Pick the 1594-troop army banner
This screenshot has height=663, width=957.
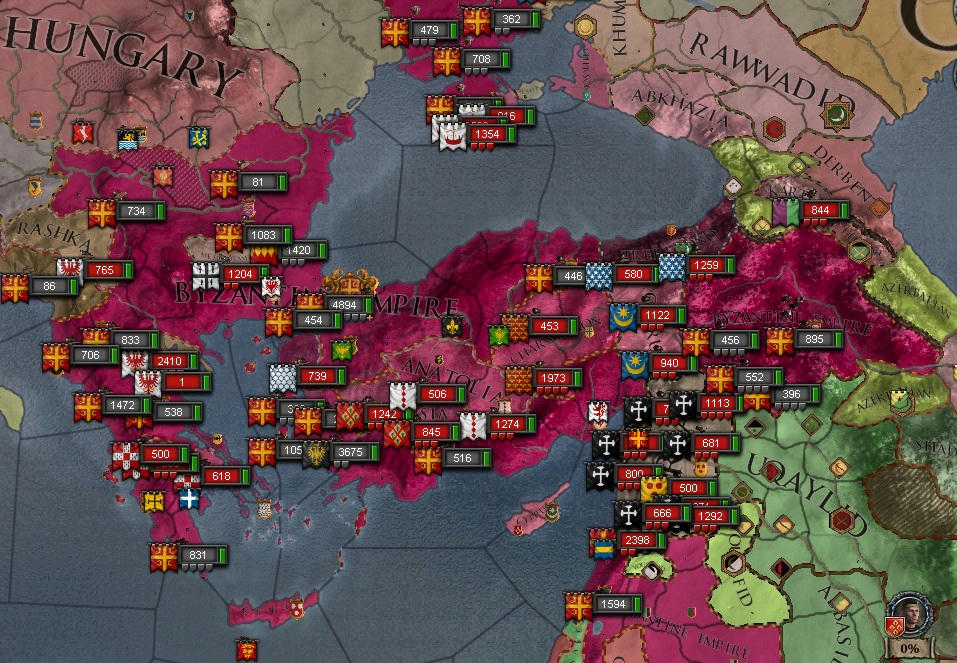(x=618, y=604)
